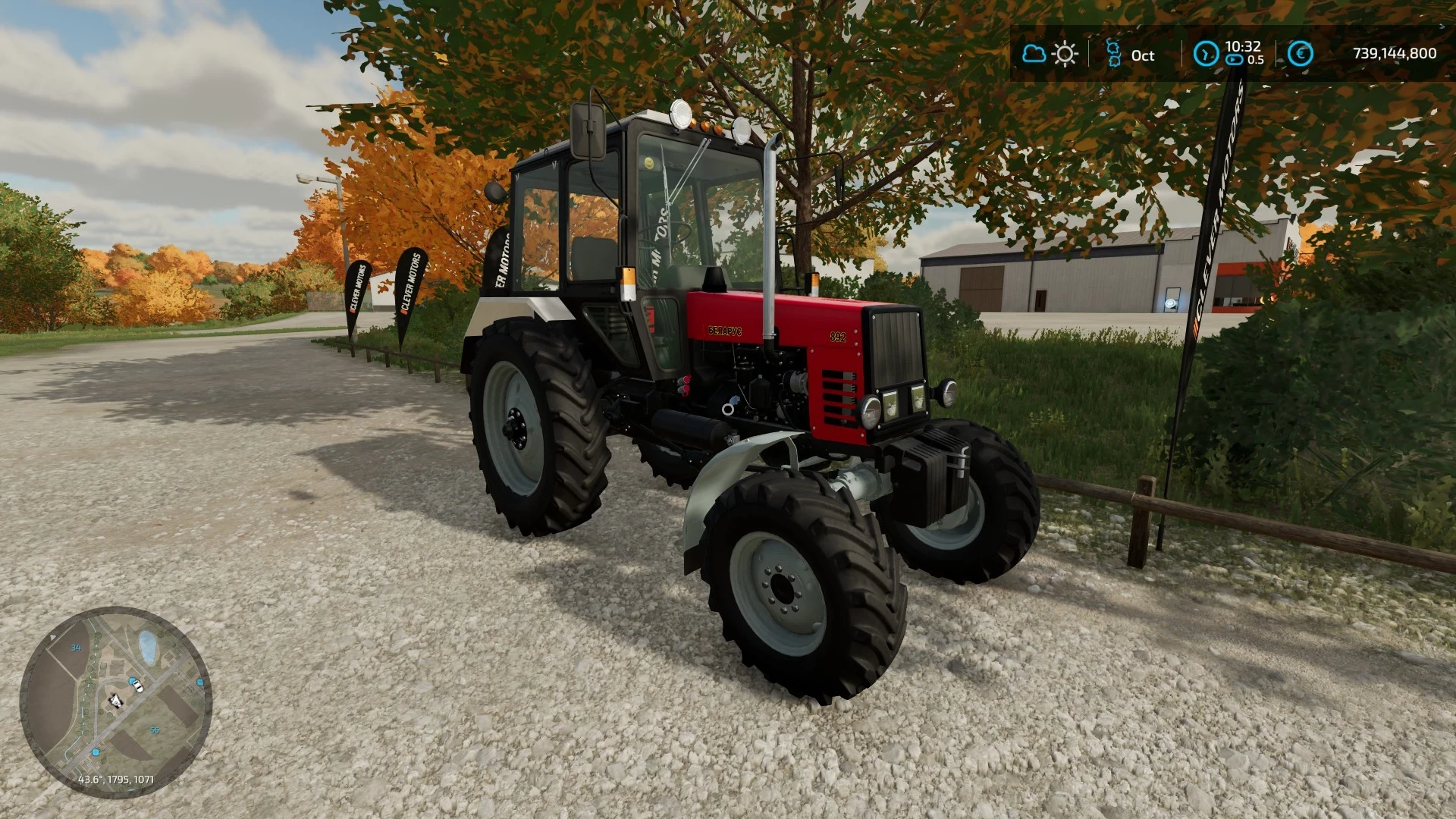1456x819 pixels.
Task: Click the blue clock icon in the top bar
Action: (x=1208, y=55)
